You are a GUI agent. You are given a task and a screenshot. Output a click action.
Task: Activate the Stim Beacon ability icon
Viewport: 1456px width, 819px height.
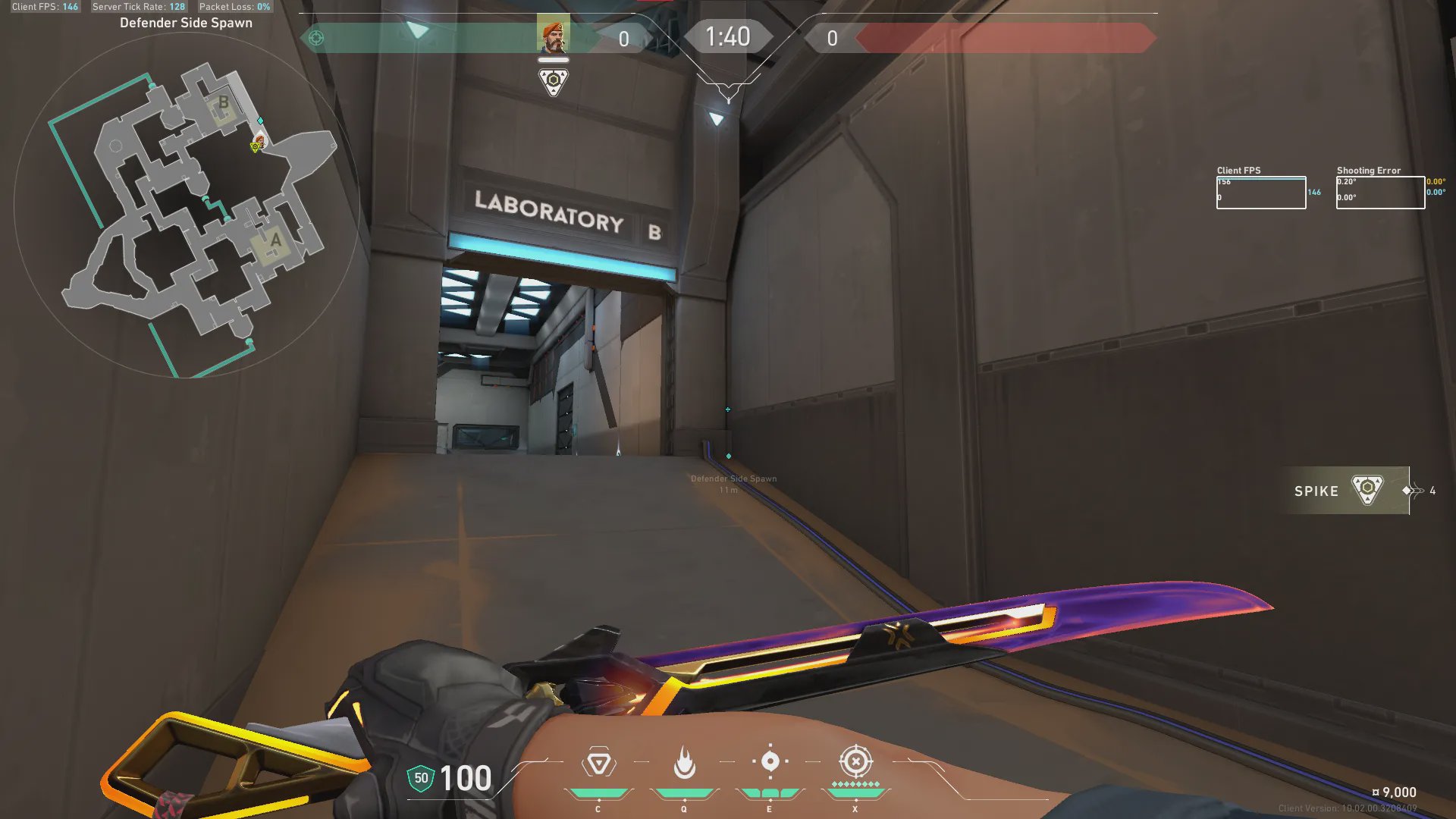click(598, 763)
